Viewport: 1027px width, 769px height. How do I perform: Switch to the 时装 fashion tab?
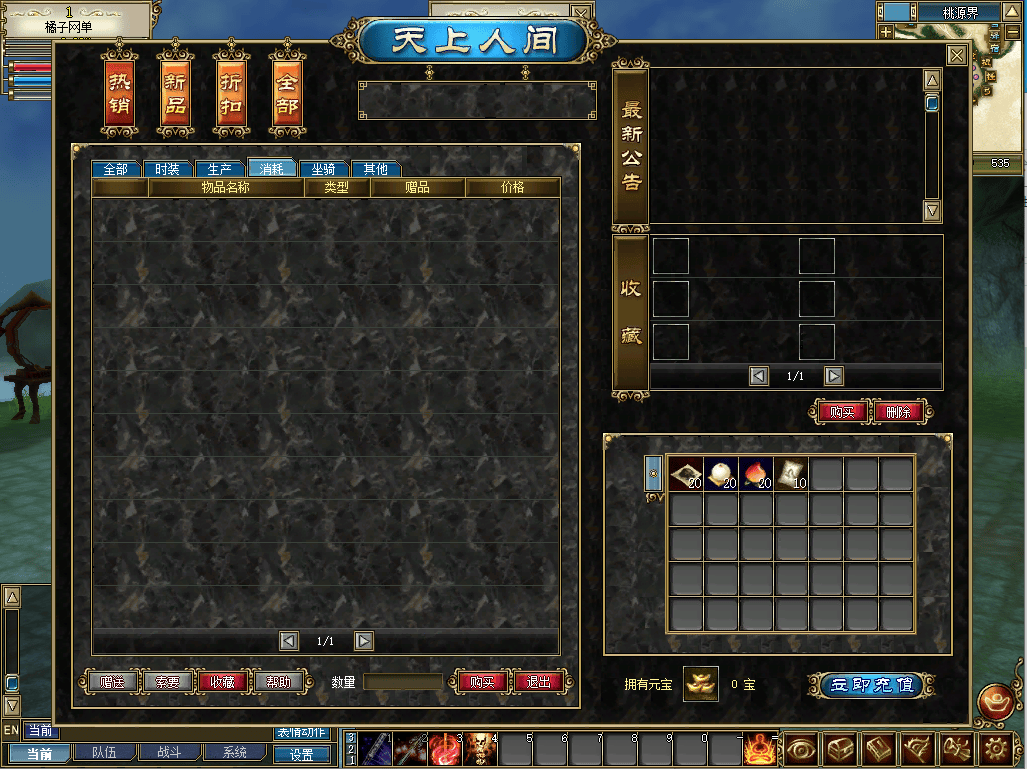(167, 169)
